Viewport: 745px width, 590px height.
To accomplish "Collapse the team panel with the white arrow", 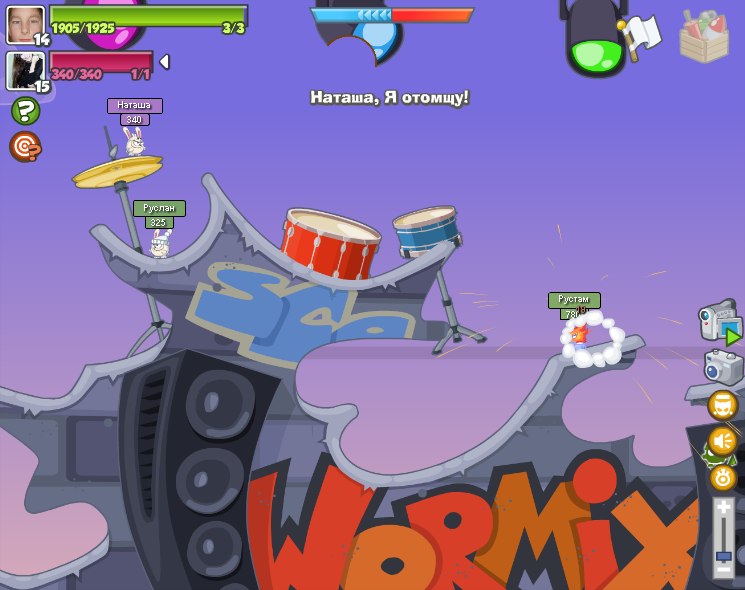I will (x=165, y=62).
